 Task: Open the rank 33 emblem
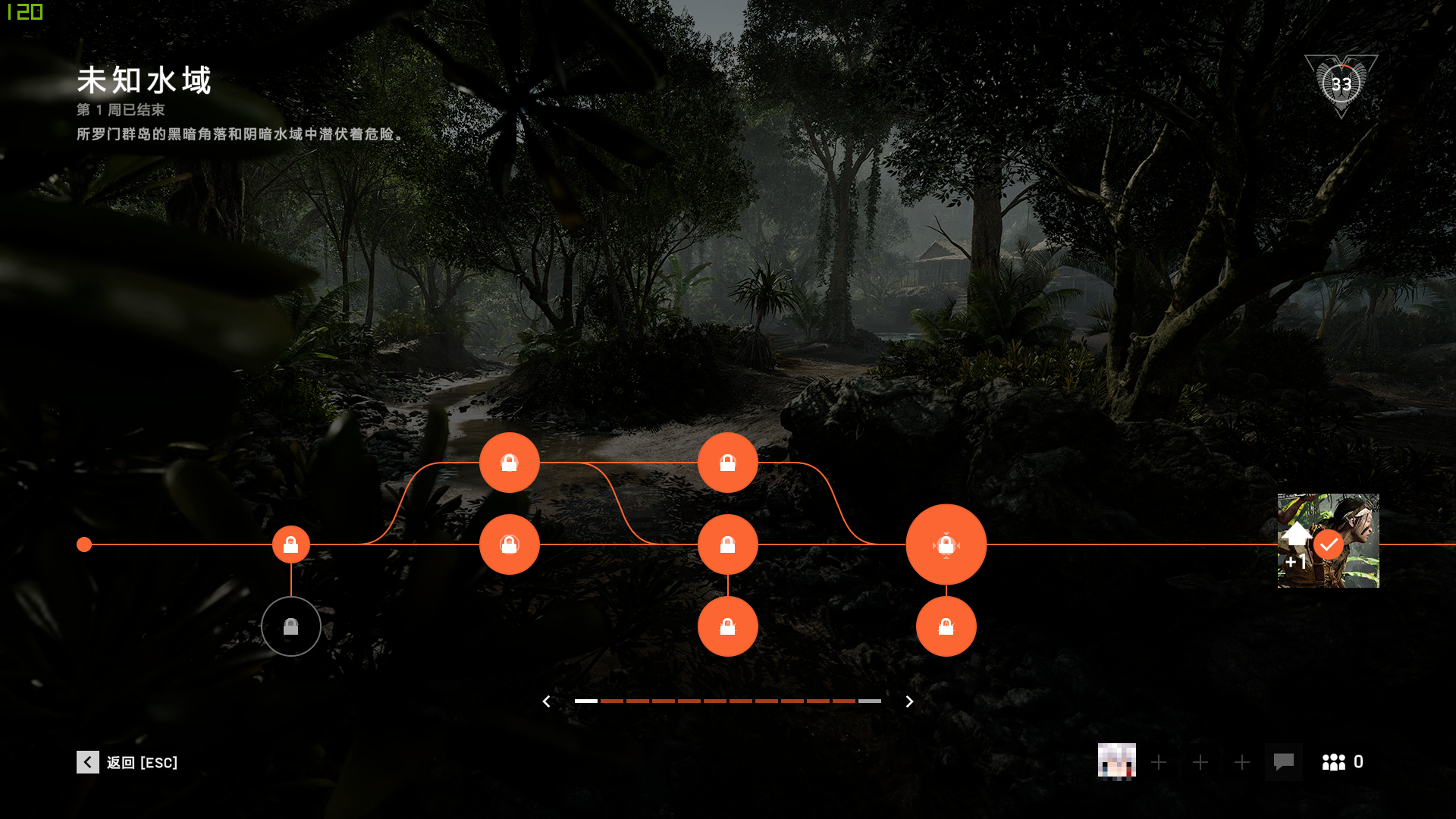pos(1341,84)
